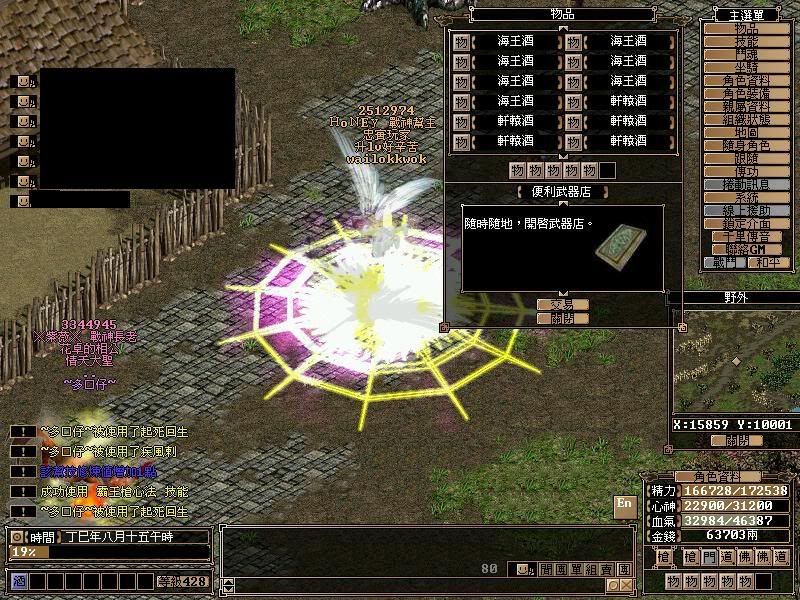This screenshot has width=800, height=600.
Task: Open the 地圖 map menu entry
Action: click(x=740, y=133)
